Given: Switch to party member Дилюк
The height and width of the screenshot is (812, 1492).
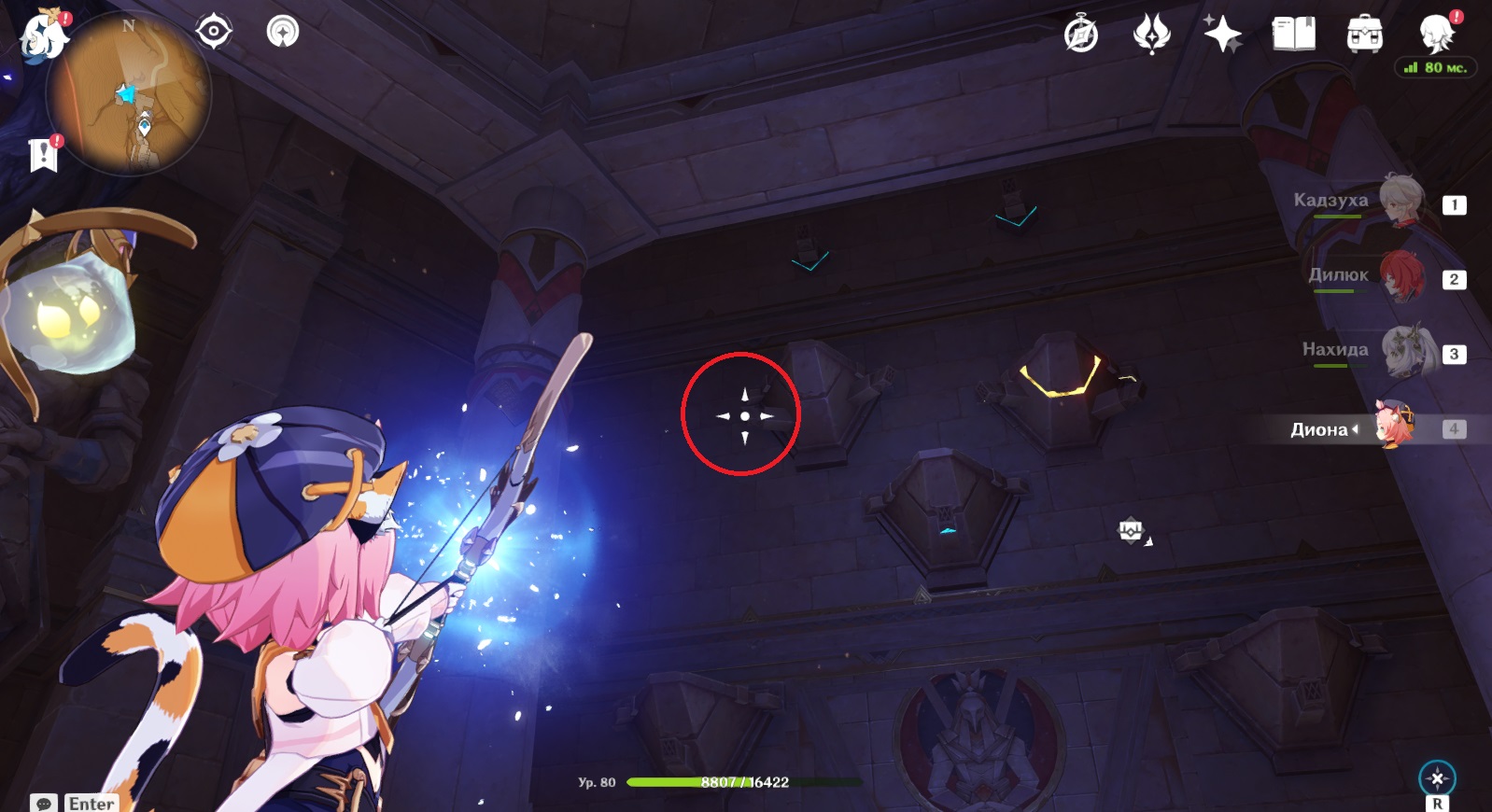Looking at the screenshot, I should (x=1401, y=276).
